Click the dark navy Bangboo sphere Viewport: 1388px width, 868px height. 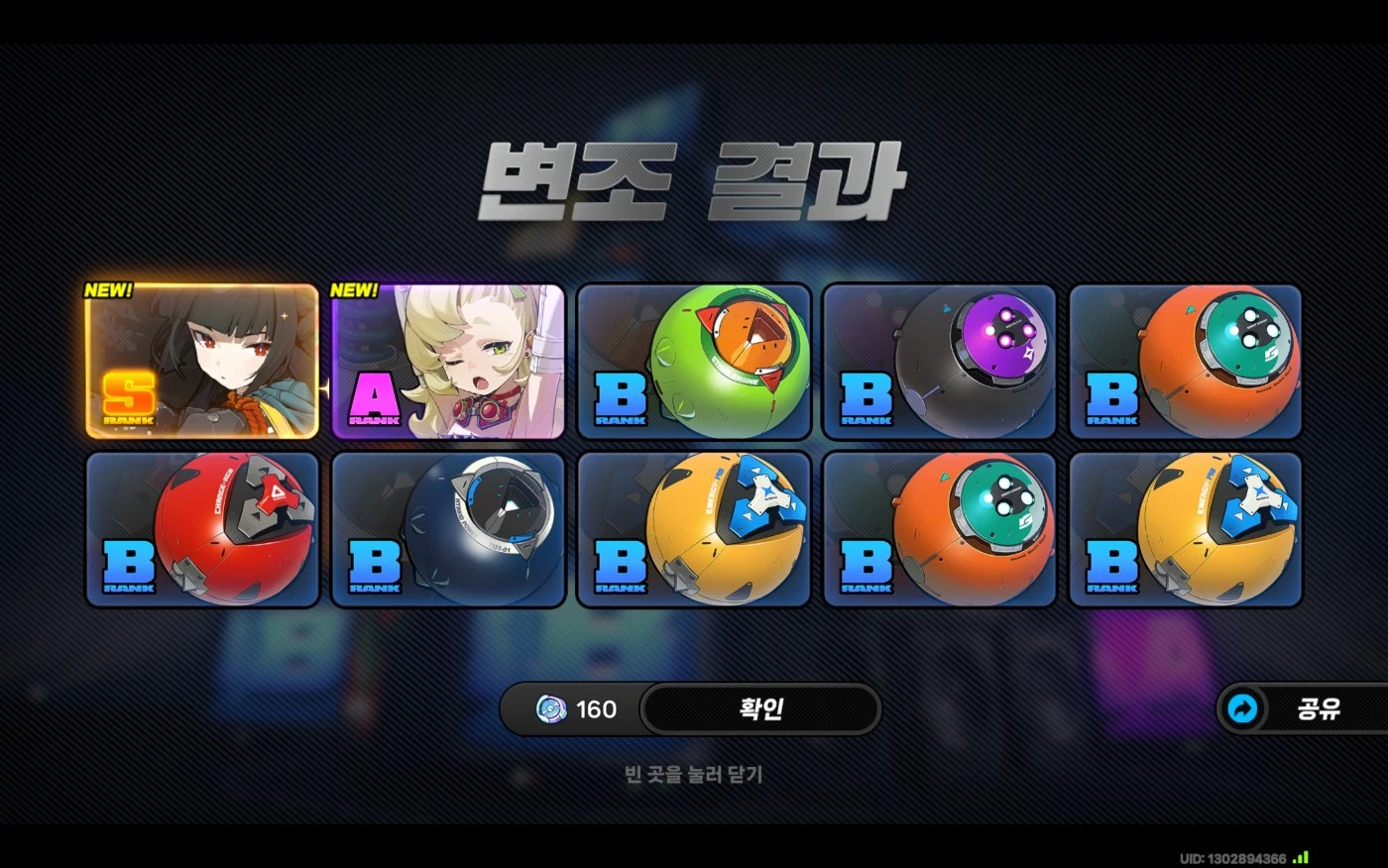point(449,528)
